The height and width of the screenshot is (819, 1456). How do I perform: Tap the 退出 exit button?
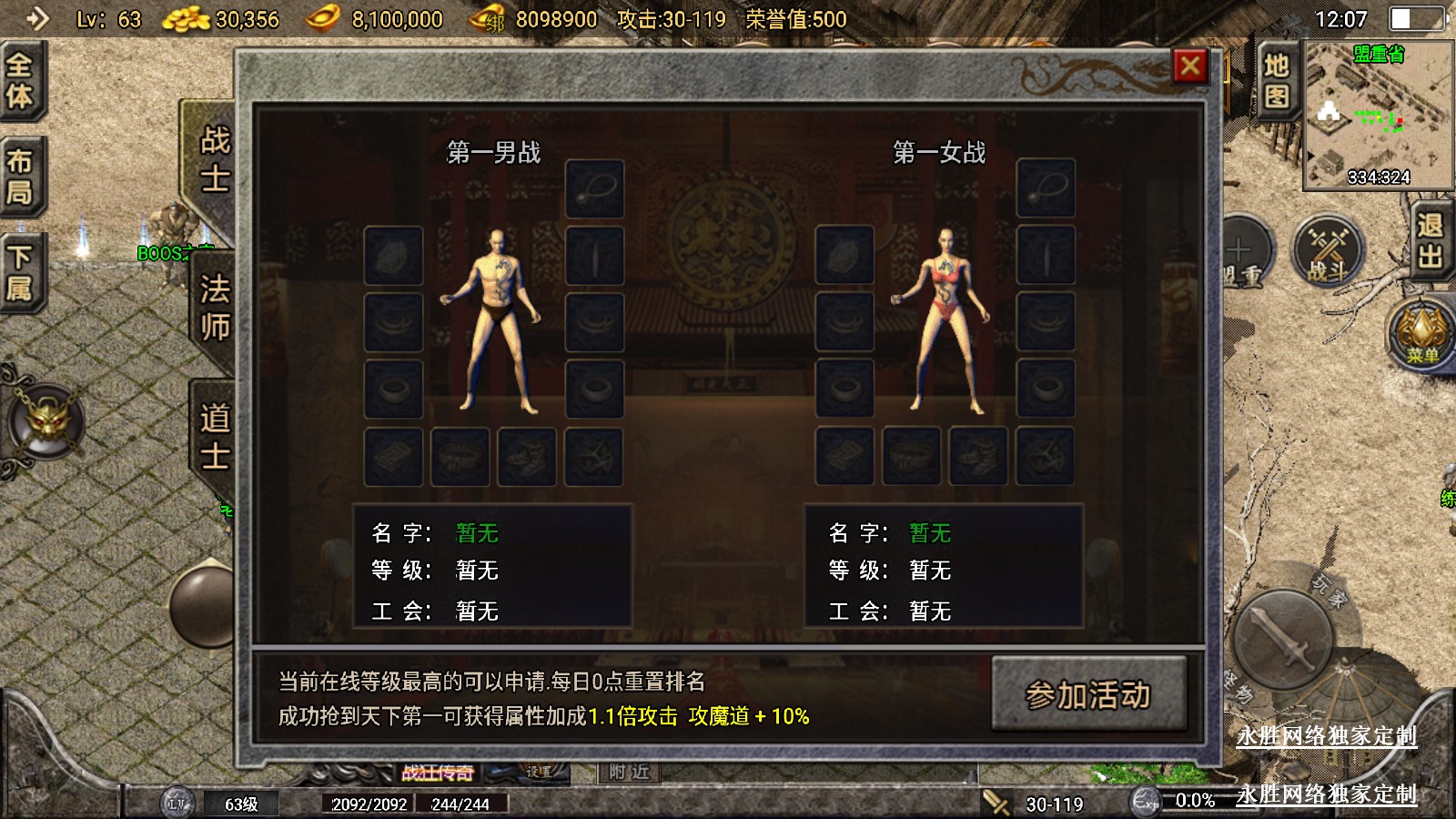[1430, 240]
